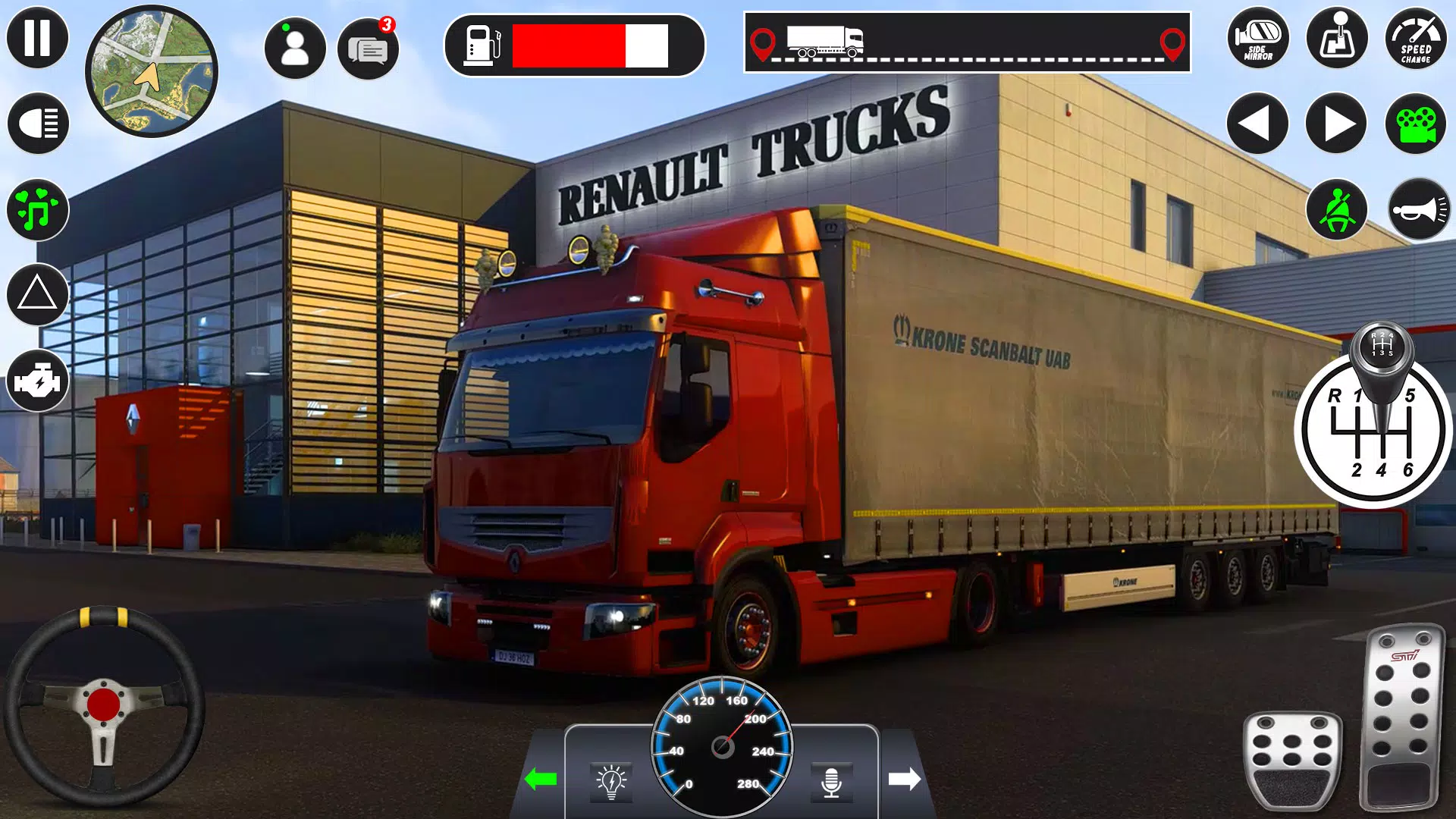Viewport: 1456px width, 819px height.
Task: Toggle the music notes sound option
Action: (x=36, y=209)
